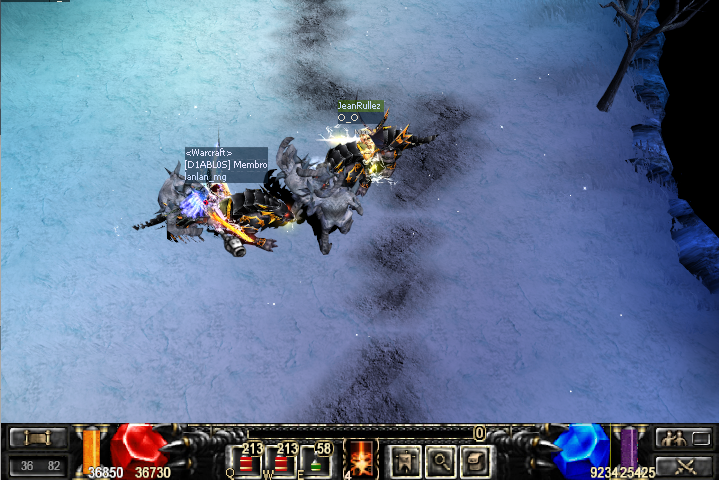
Task: Use the red potion in slot Q
Action: (246, 462)
